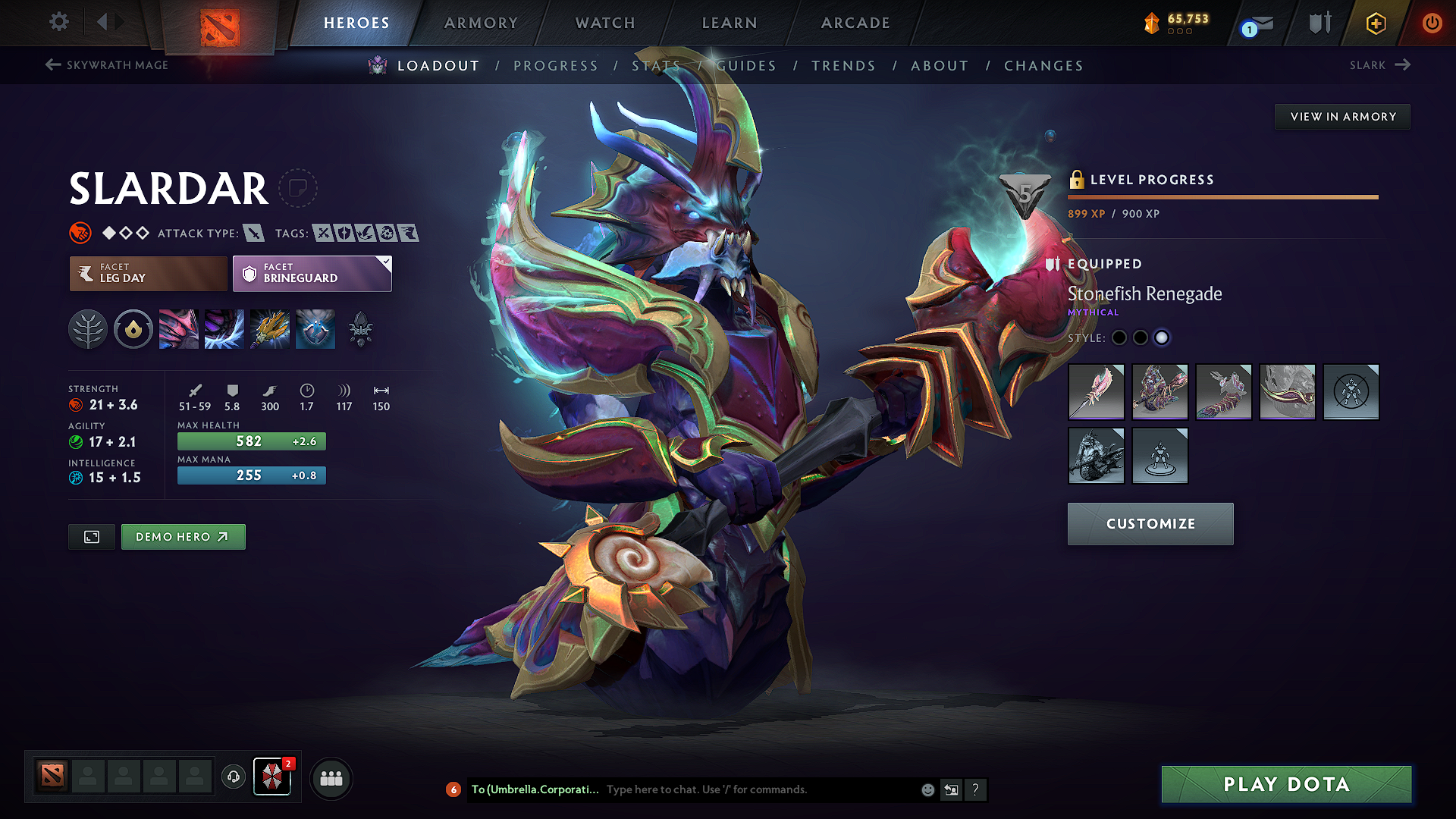Open the Armory menu item

(x=480, y=23)
